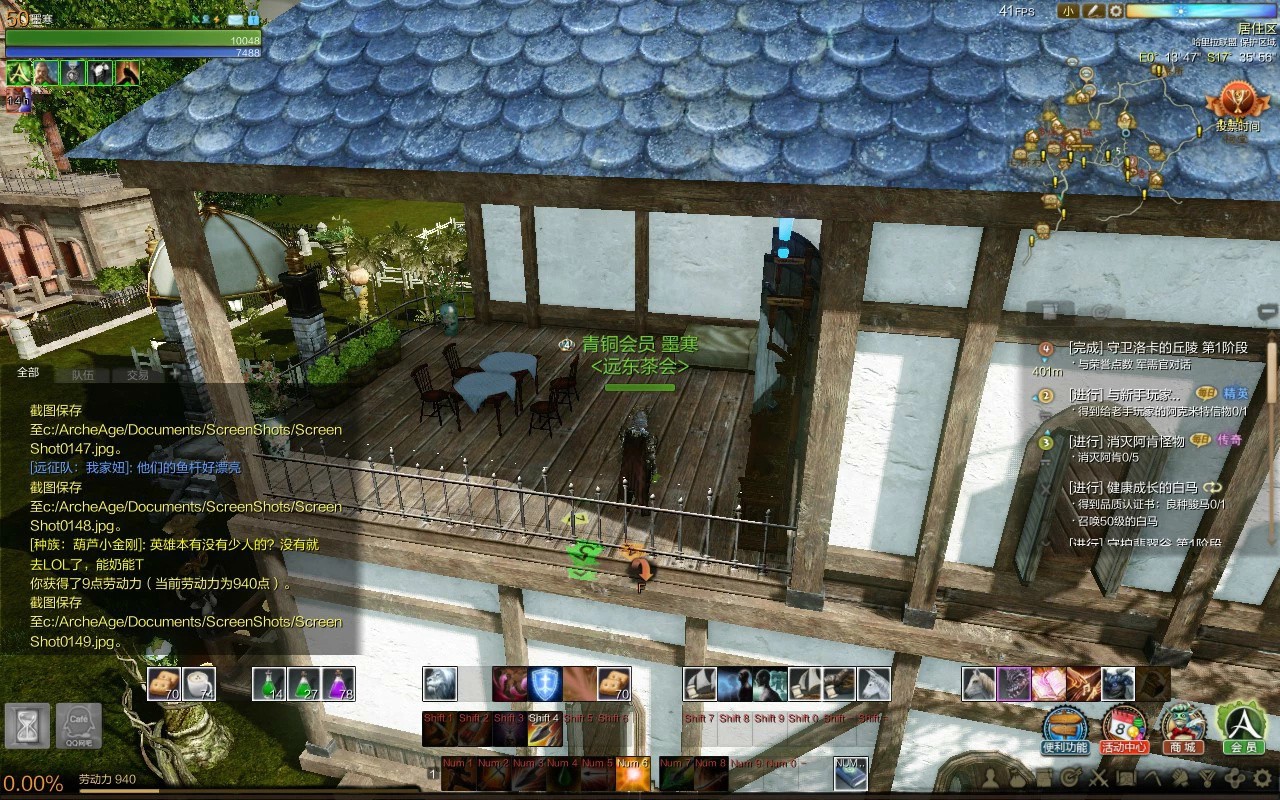1280x800 pixels.
Task: Open the 便利功能 convenience features menu
Action: tap(1064, 729)
